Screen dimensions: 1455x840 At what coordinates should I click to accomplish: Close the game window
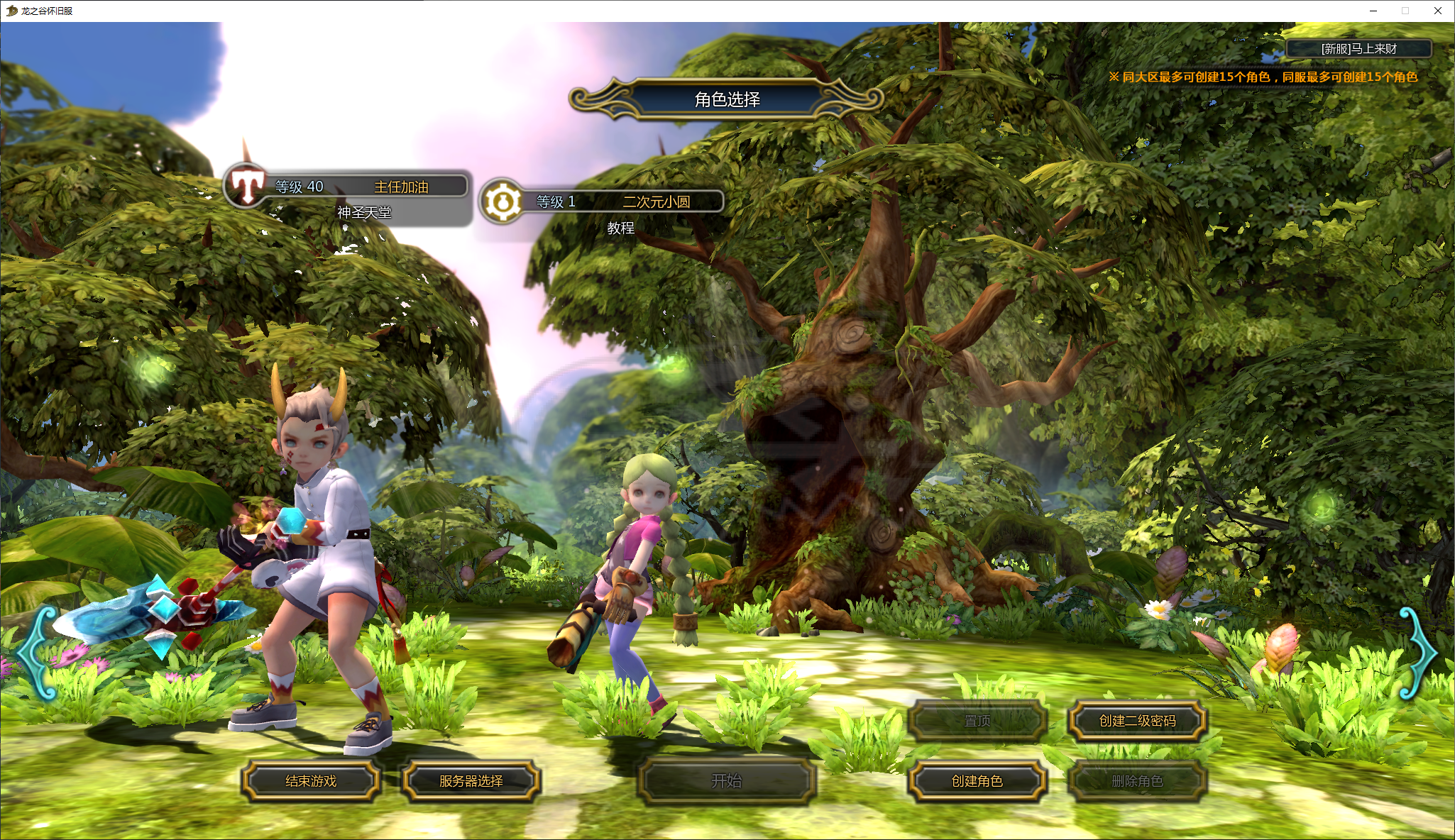[x=1437, y=11]
